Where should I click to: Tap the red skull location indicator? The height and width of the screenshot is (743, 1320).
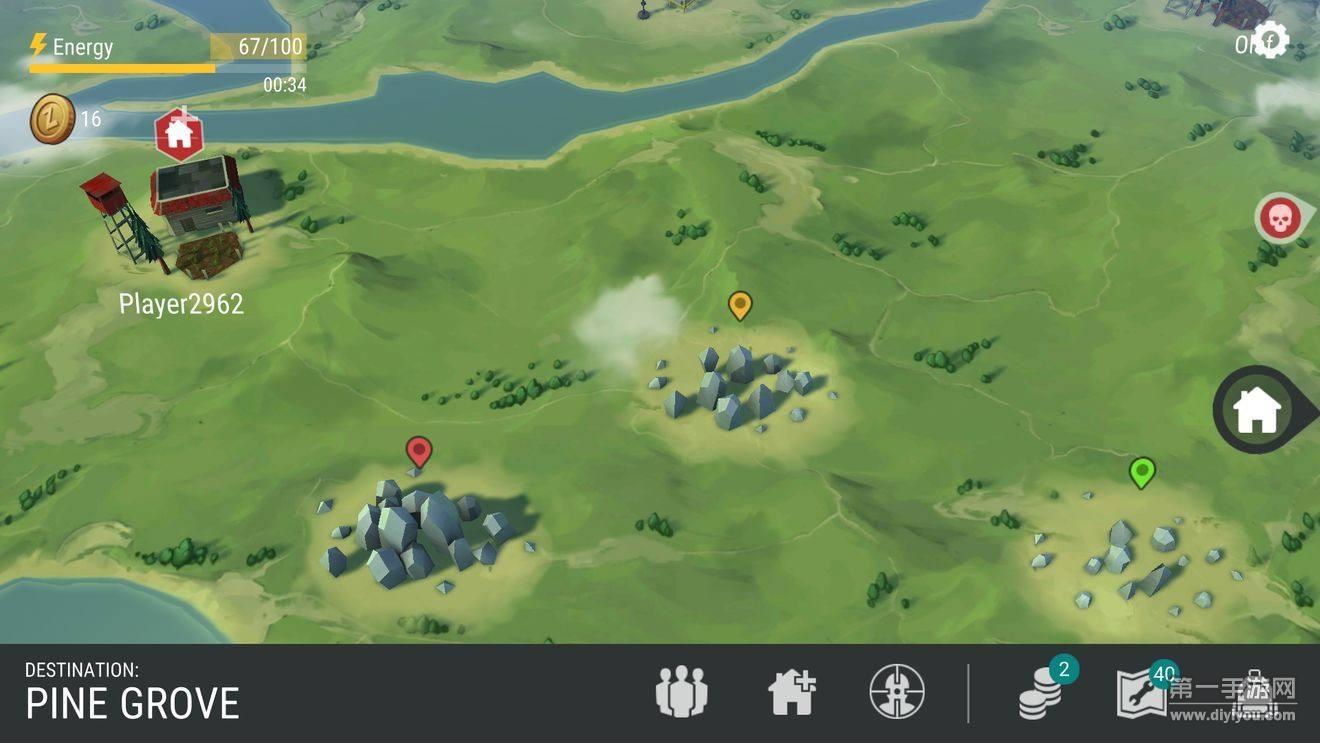(1278, 218)
